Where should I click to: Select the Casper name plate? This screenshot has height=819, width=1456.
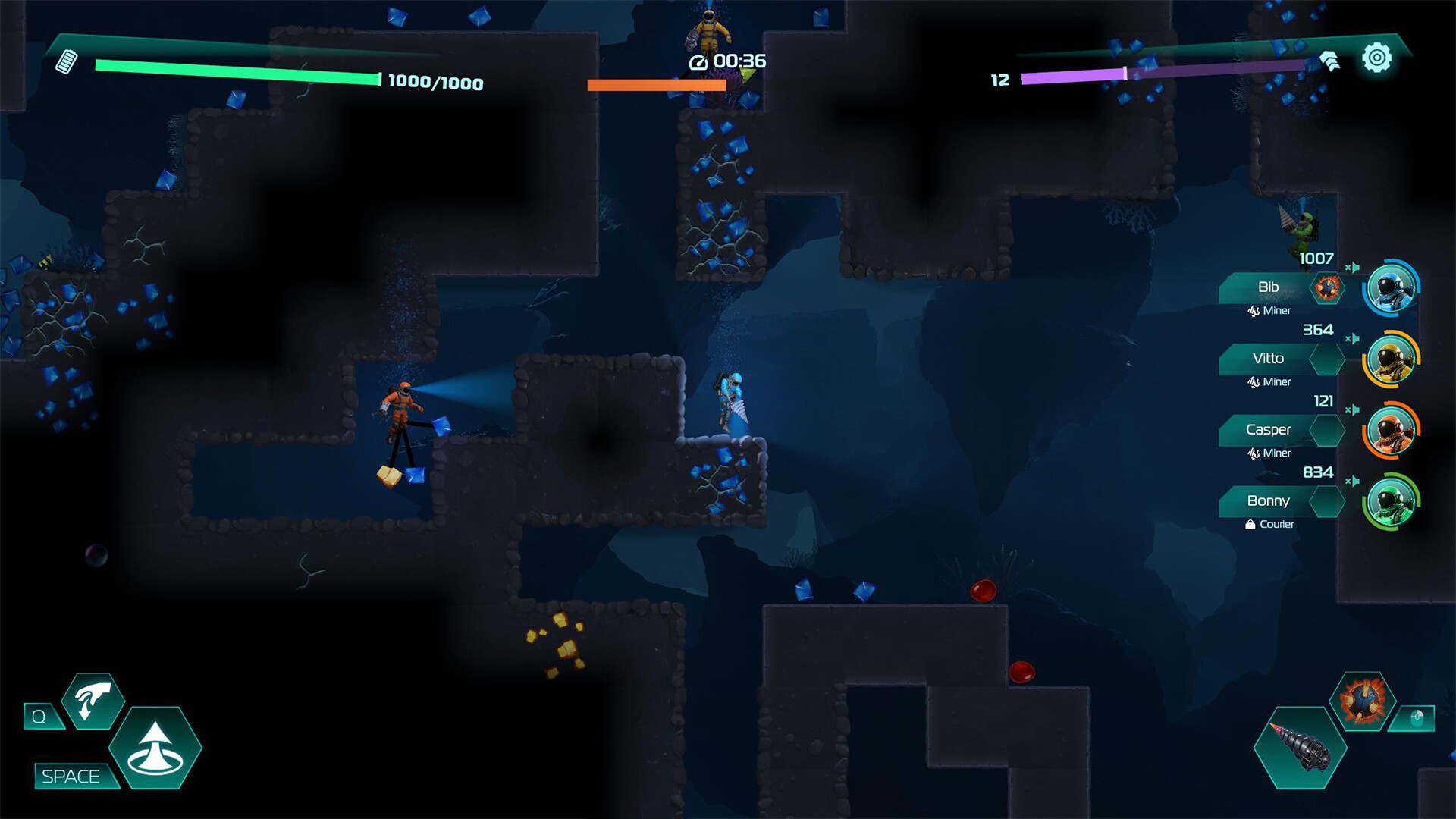tap(1267, 430)
